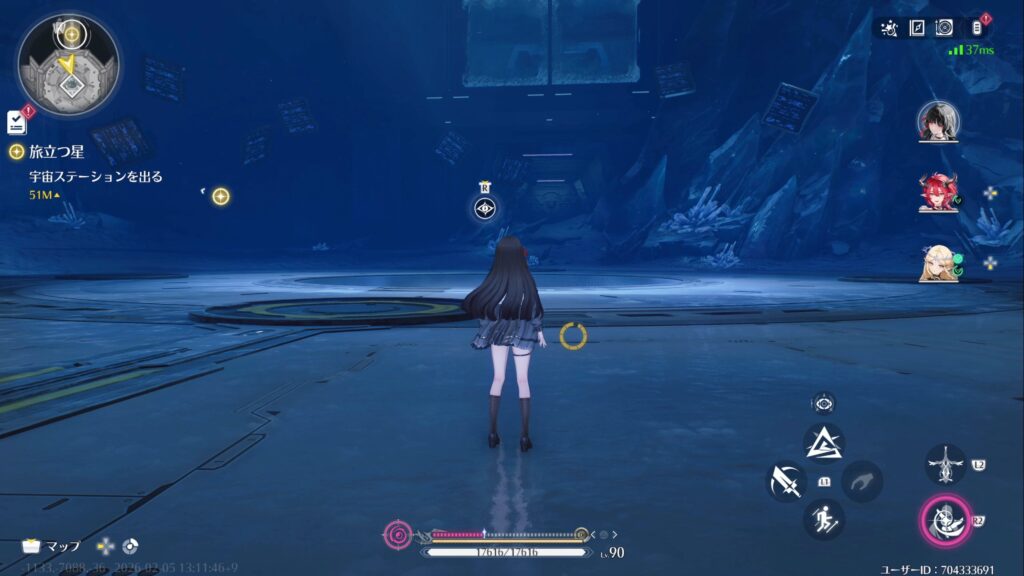Trigger the pink-ringed ultimate skill button
The height and width of the screenshot is (576, 1024).
click(x=944, y=520)
